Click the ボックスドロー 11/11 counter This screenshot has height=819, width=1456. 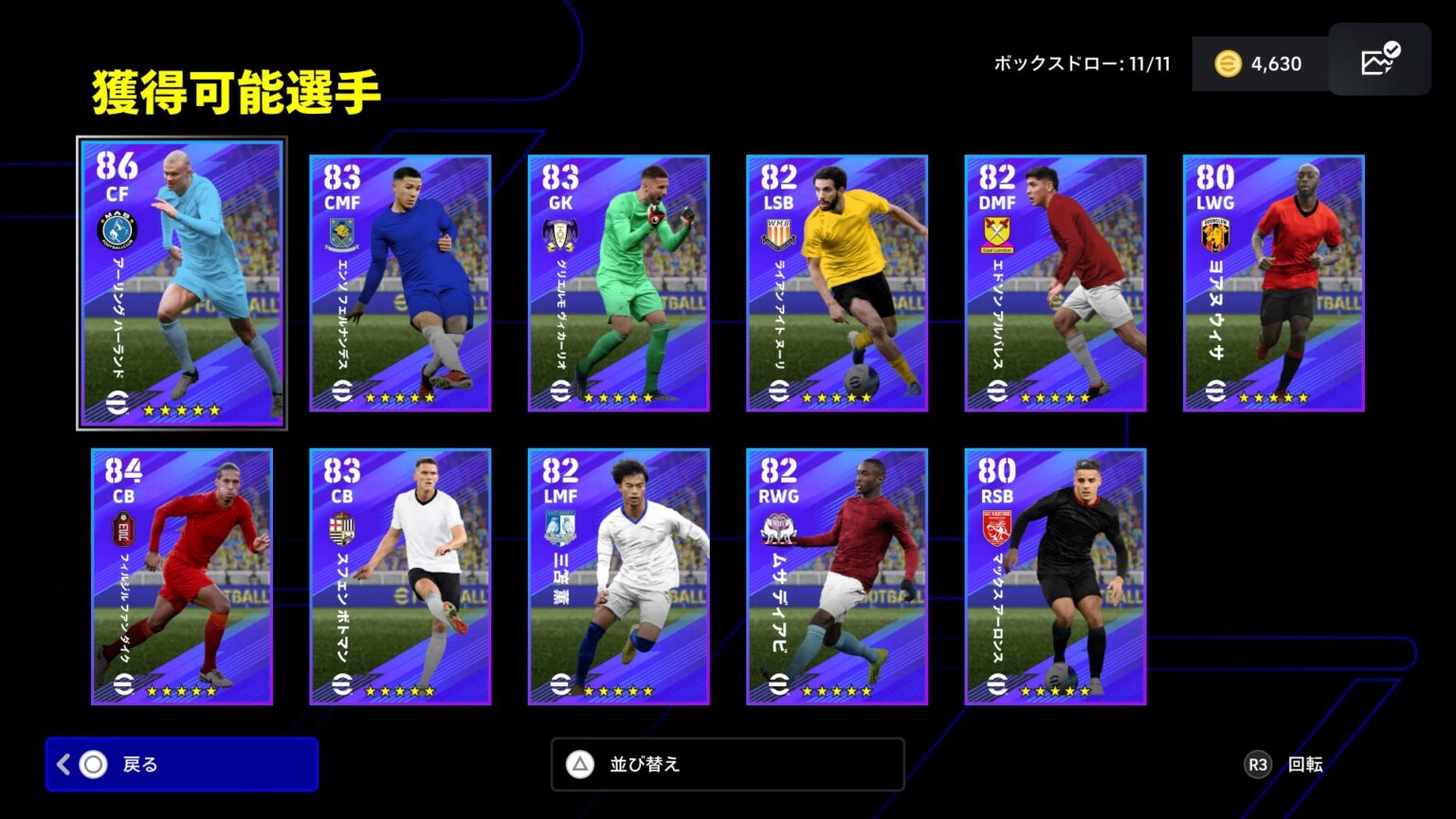point(1079,63)
